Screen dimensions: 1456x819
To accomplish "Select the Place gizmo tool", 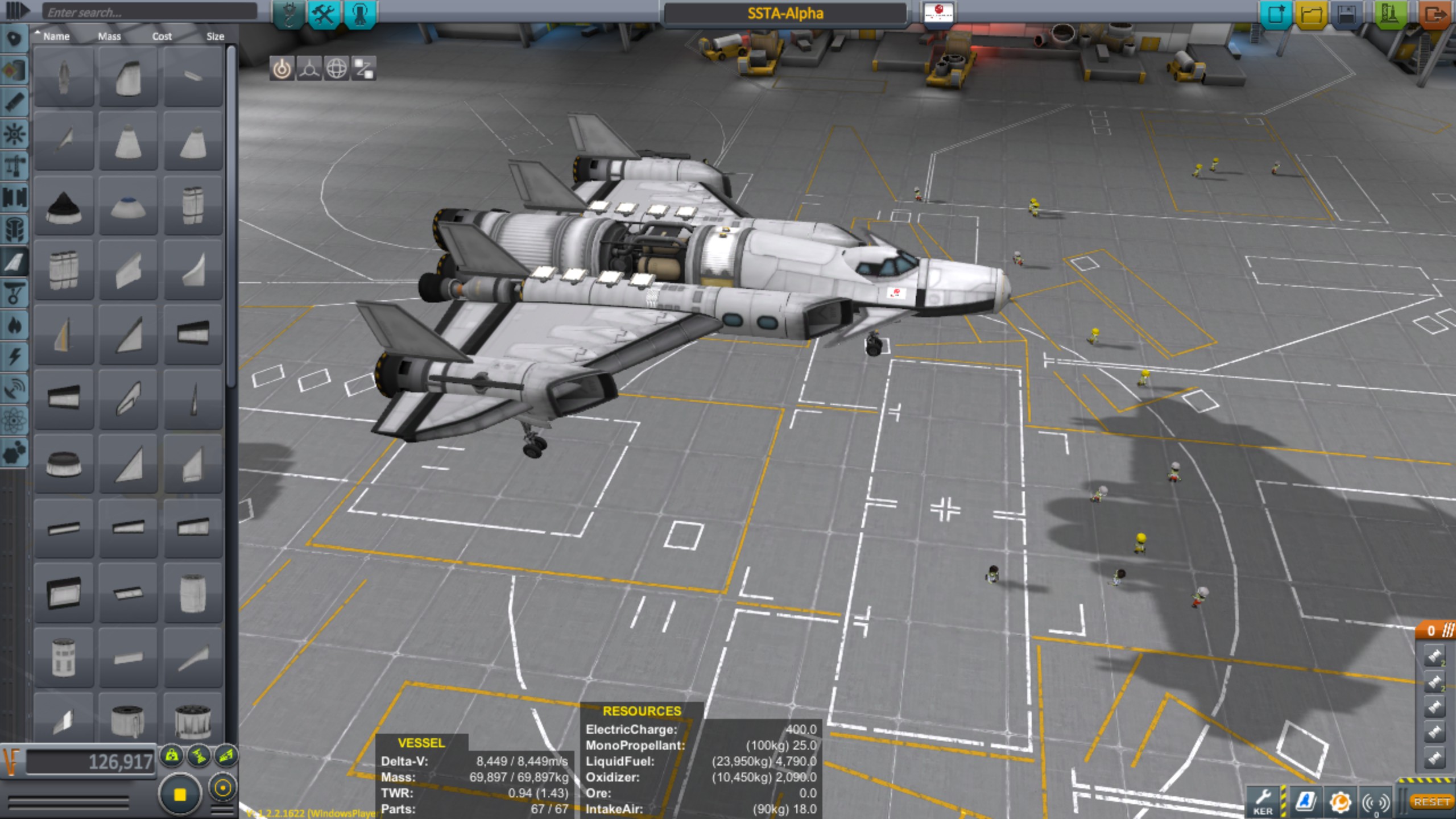I will pyautogui.click(x=282, y=69).
